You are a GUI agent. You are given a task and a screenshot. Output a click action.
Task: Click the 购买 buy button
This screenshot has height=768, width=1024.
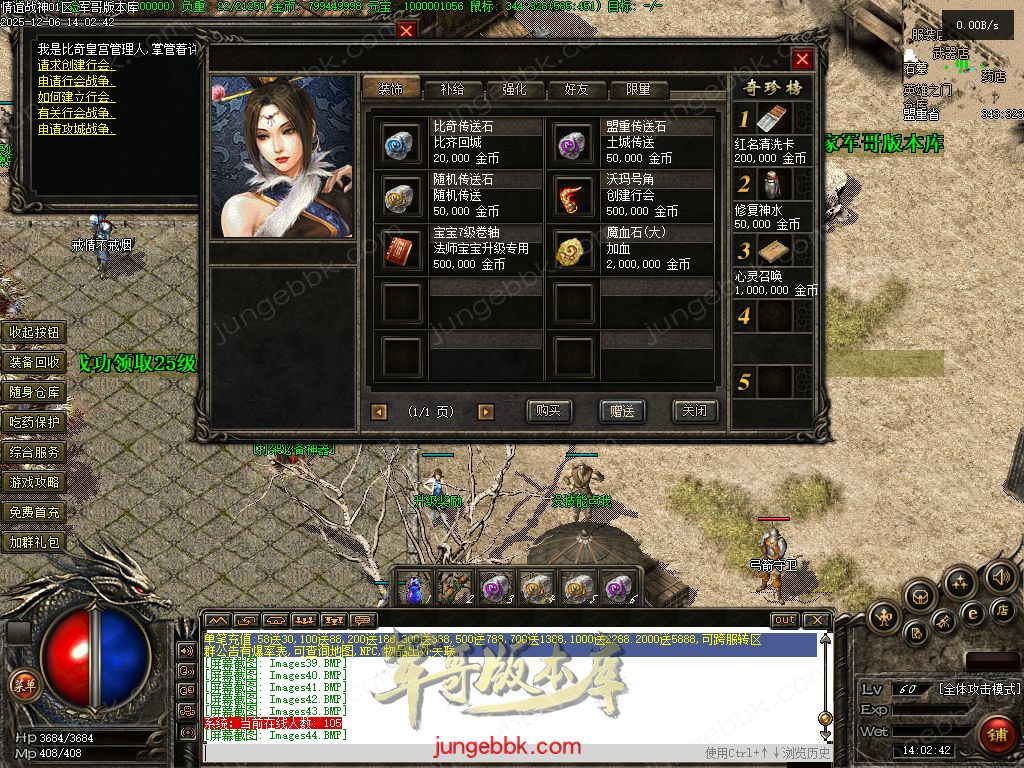548,411
